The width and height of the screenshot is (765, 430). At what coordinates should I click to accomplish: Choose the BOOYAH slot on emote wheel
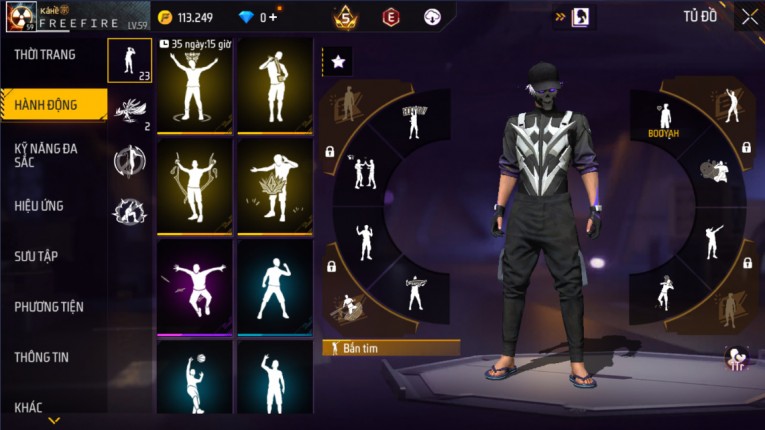point(663,118)
